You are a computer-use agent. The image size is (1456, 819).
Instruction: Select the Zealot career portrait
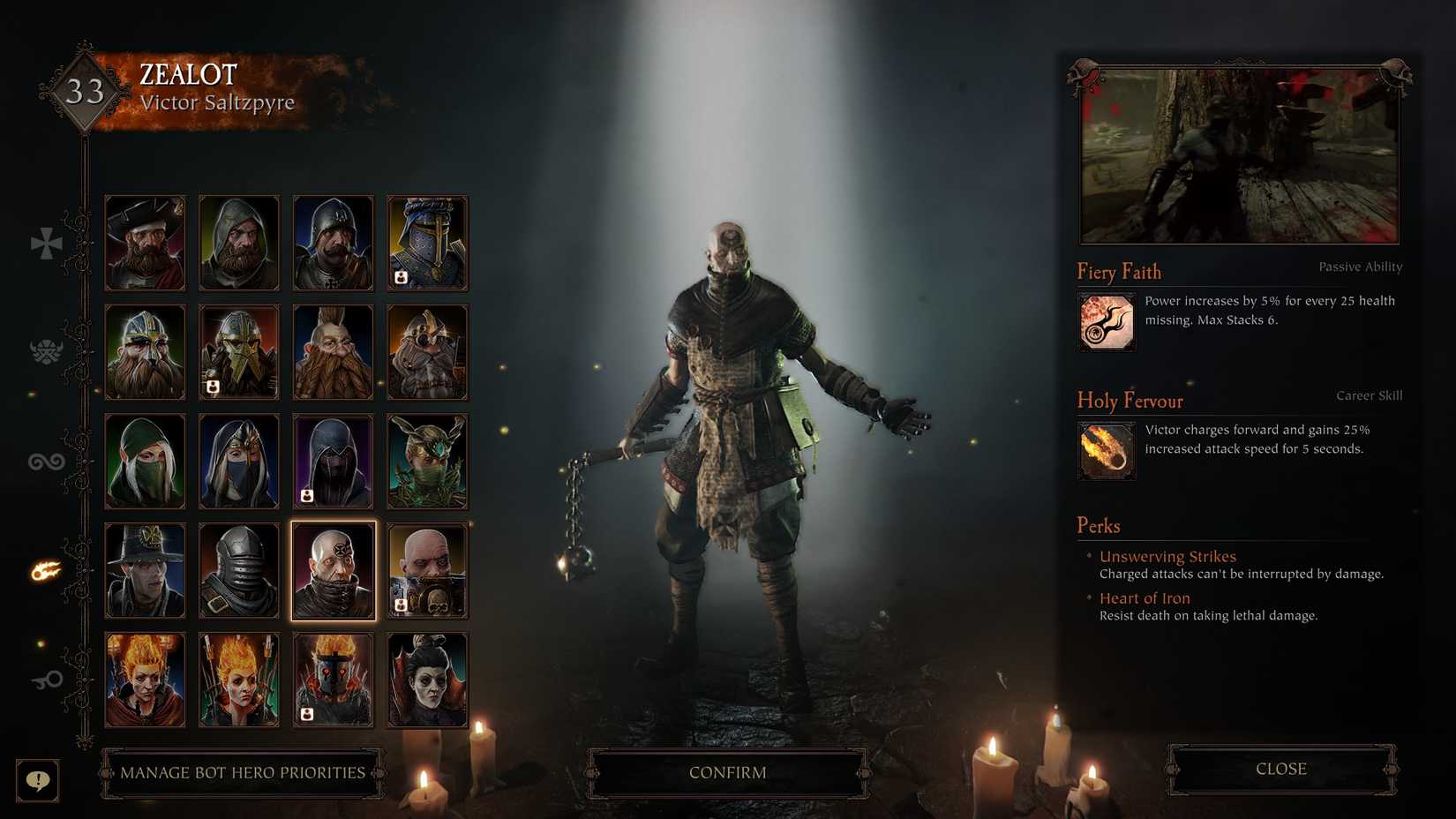tap(333, 569)
